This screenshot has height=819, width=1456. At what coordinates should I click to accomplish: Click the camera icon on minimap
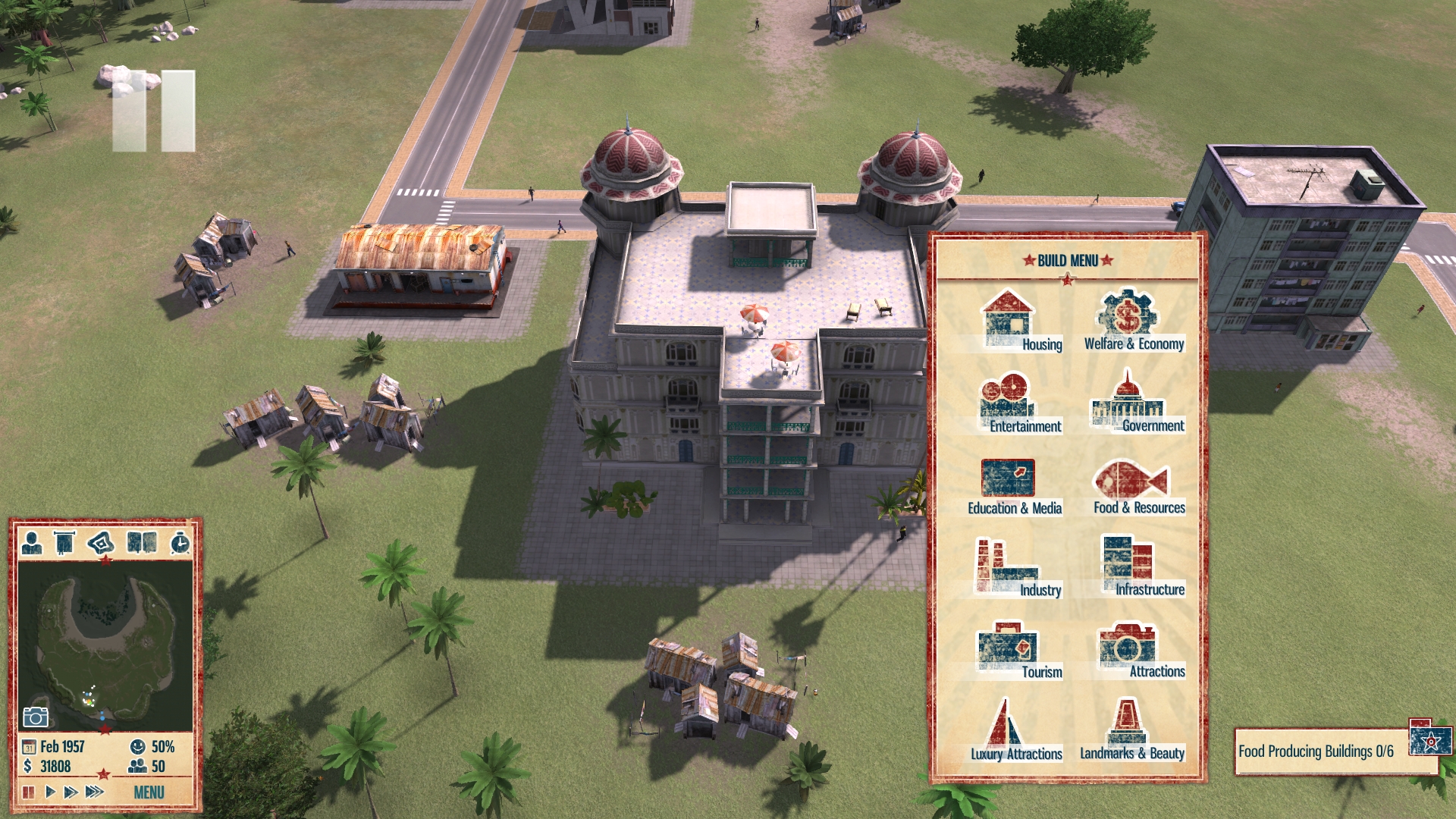(x=36, y=717)
